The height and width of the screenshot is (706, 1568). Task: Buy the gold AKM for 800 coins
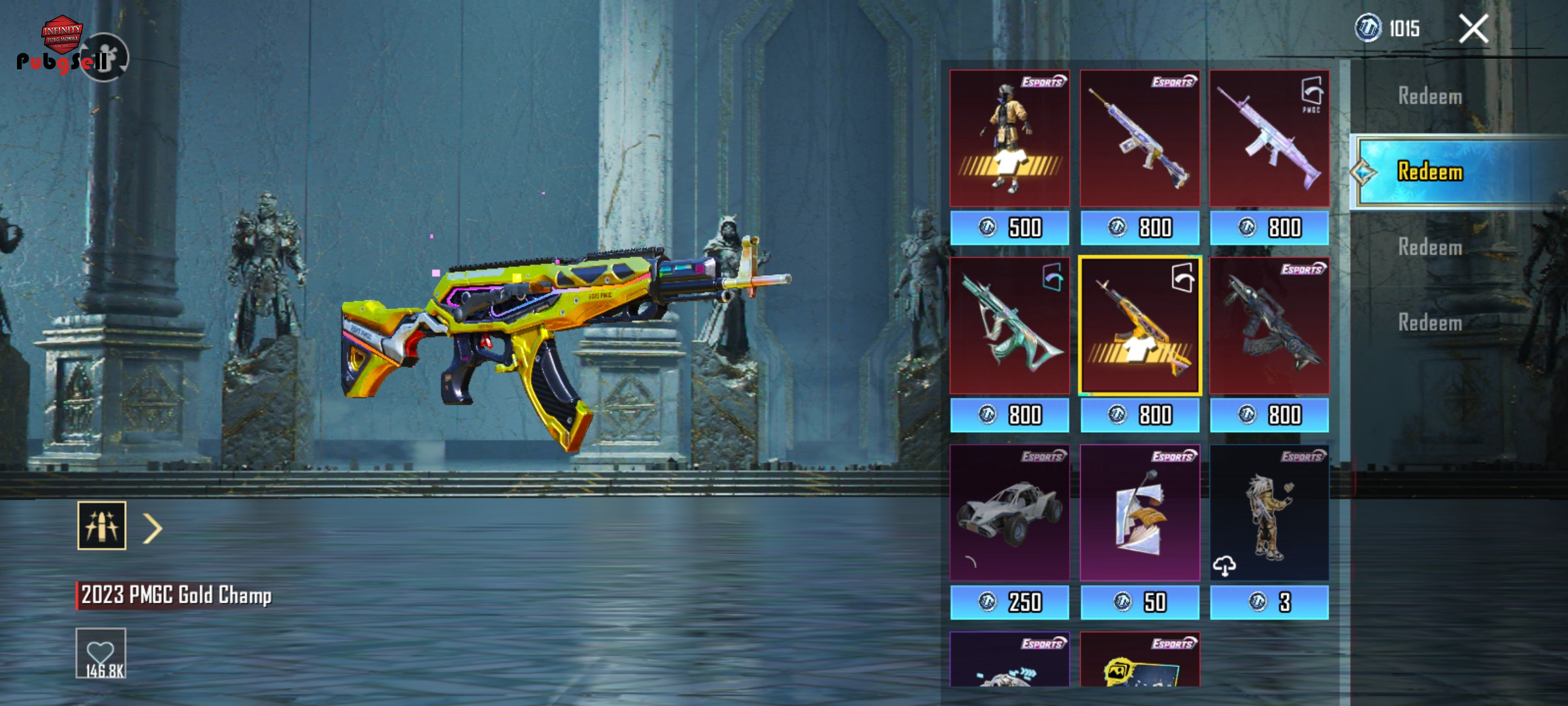click(1139, 415)
